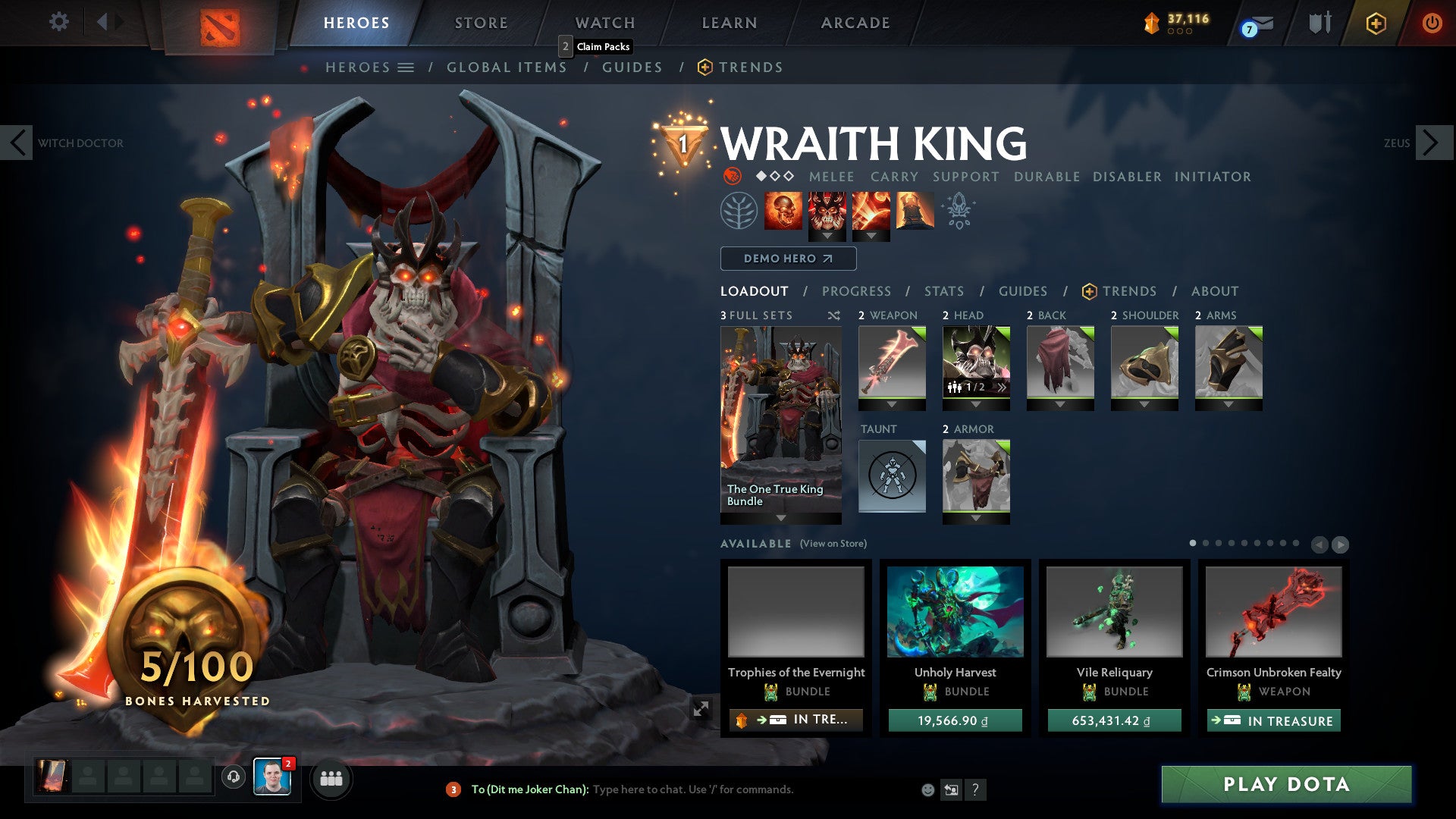Click the armory shield and sword icon
Viewport: 1456px width, 819px height.
click(1319, 23)
